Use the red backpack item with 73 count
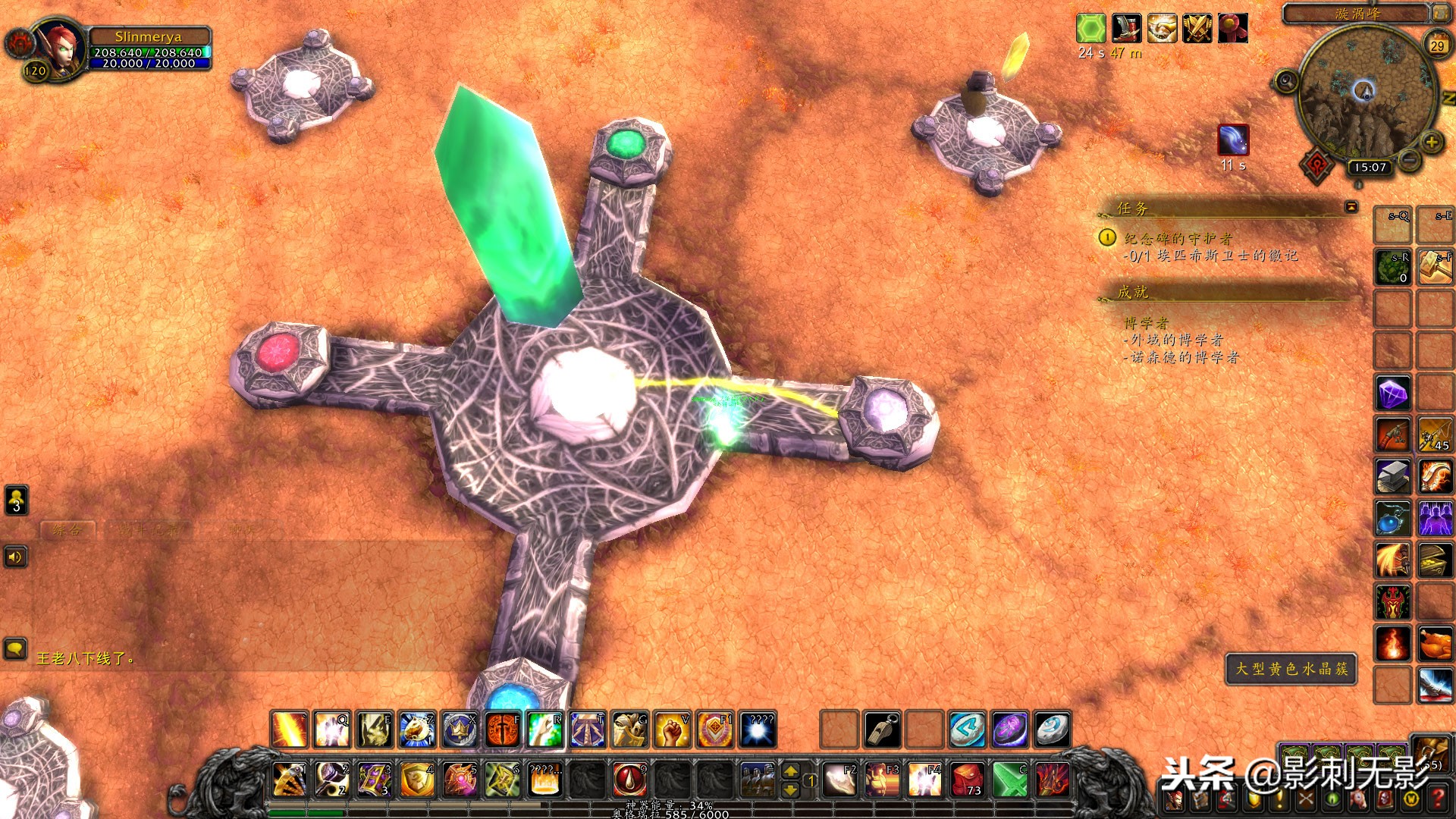1456x819 pixels. pyautogui.click(x=968, y=780)
